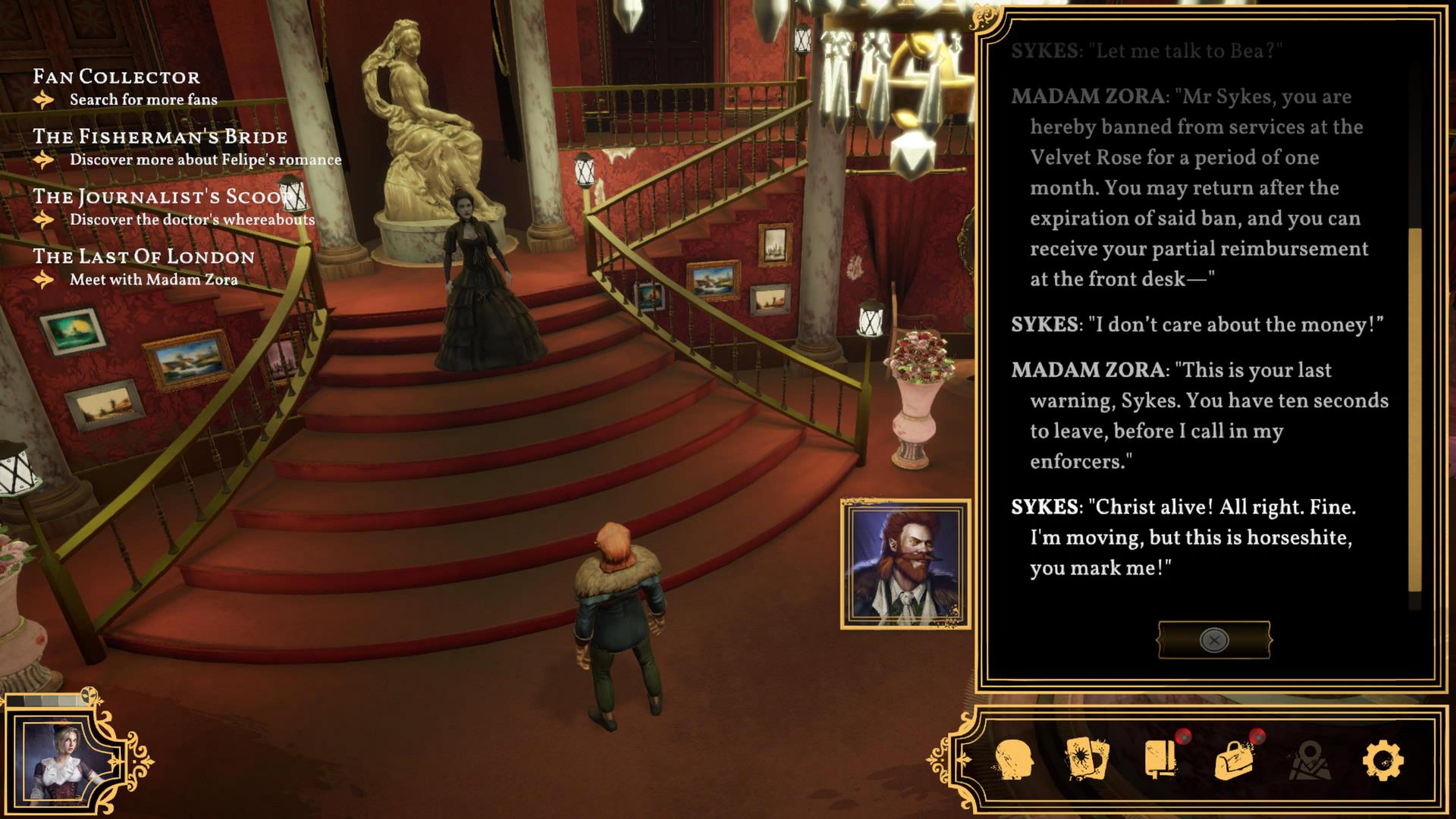Select The Last Of London quest
This screenshot has width=1456, height=819.
143,256
